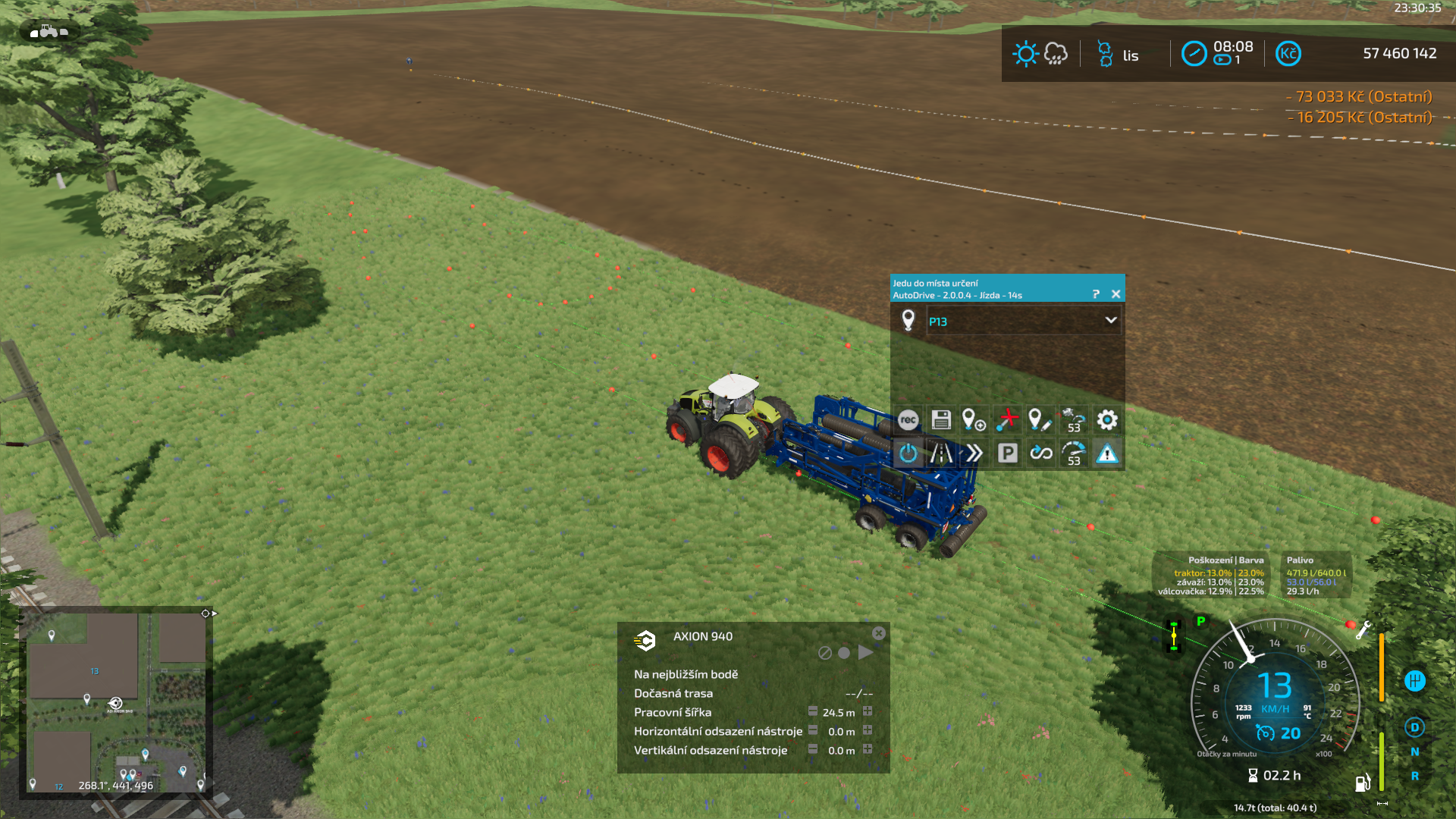Click the double chevron arrows icon
This screenshot has height=819, width=1456.
974,453
